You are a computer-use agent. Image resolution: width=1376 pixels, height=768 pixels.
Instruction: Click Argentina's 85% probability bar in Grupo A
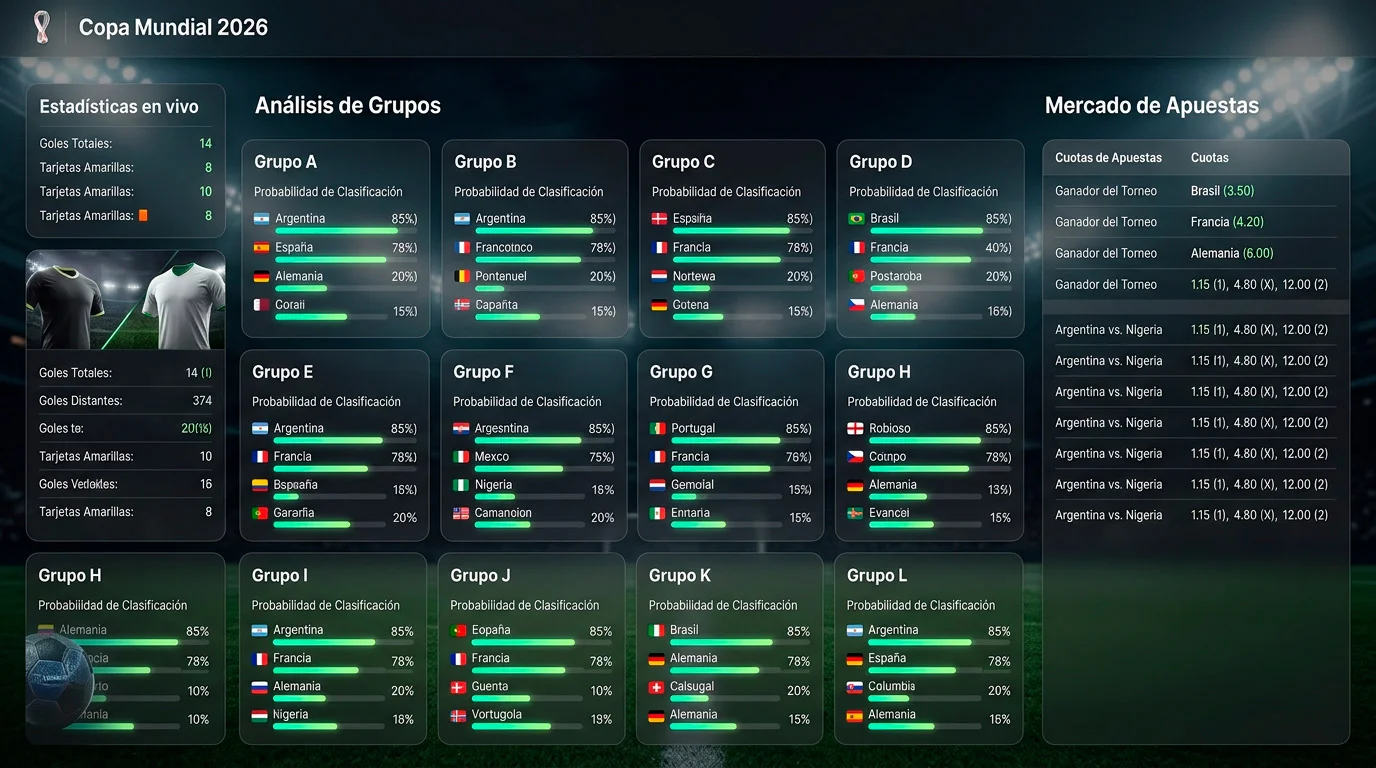click(347, 231)
